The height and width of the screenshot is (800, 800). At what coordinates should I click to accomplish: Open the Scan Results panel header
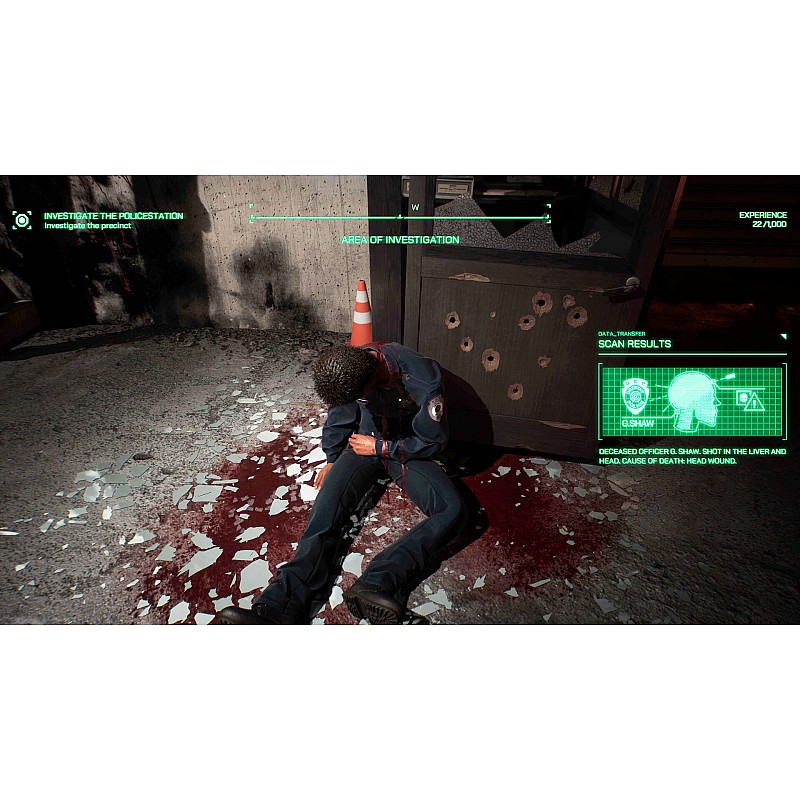(635, 344)
